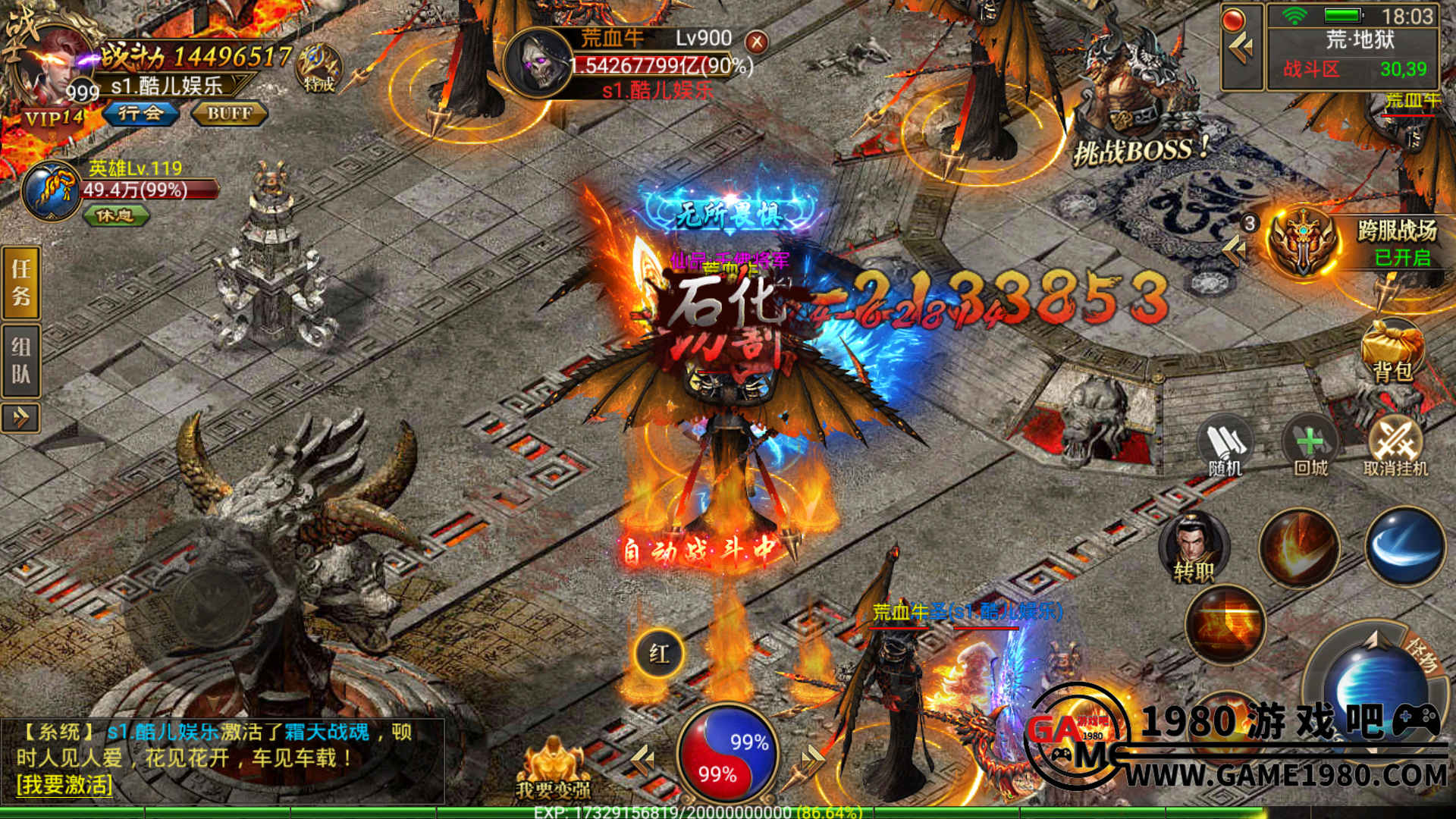The image size is (1456, 819).
Task: Tap the 红 red potion button
Action: coord(658,654)
